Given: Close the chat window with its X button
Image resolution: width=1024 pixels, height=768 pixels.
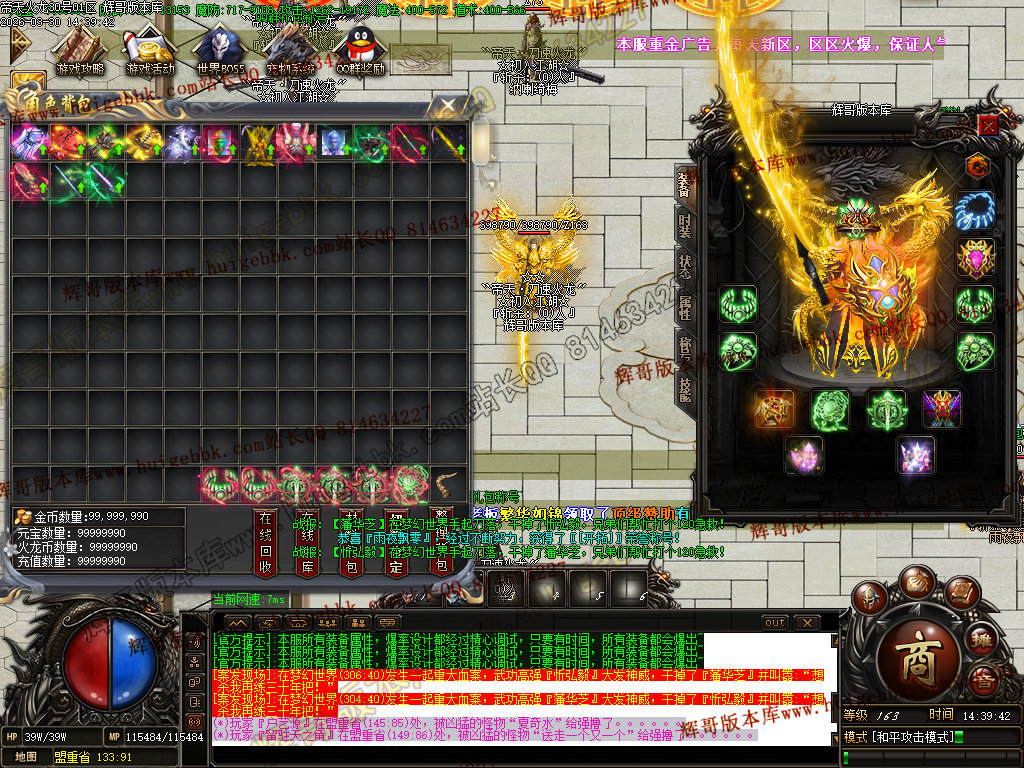Looking at the screenshot, I should pos(806,623).
